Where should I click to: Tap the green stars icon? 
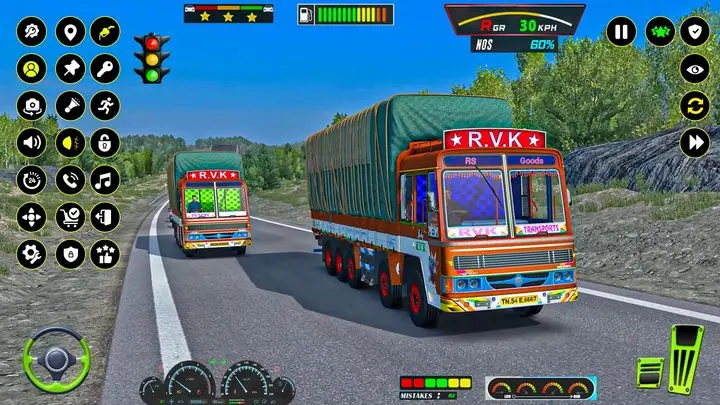pos(659,31)
